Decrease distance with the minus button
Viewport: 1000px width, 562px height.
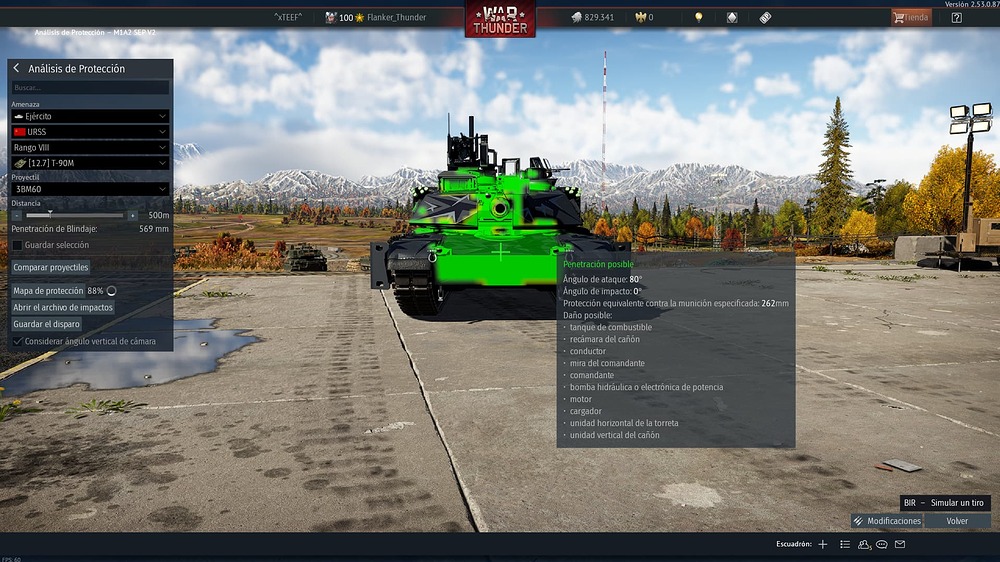[x=17, y=215]
